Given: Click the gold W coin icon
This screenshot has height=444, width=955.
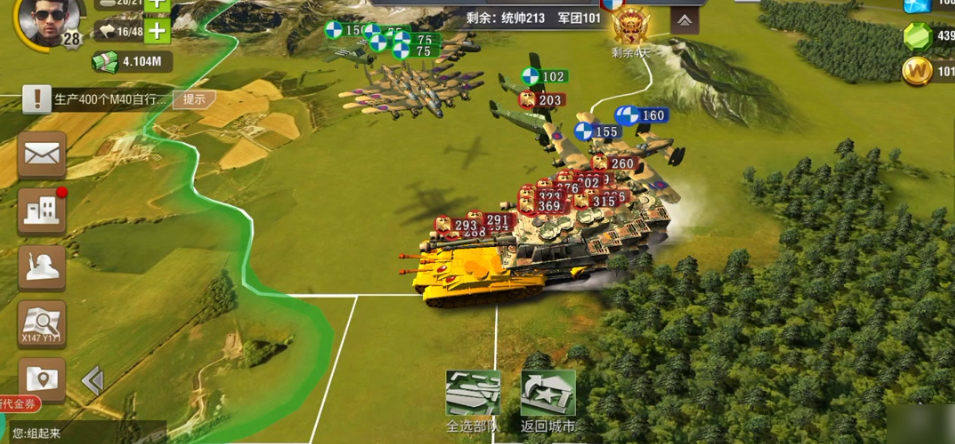Looking at the screenshot, I should (x=918, y=71).
